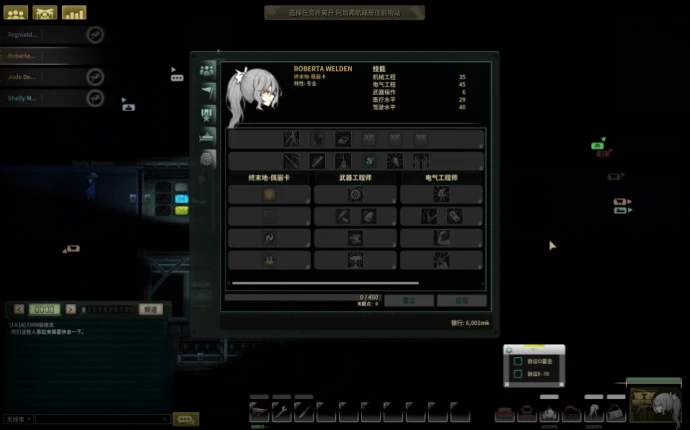Click Roberta Welden's portrait in talent panel
The image size is (690, 430).
point(256,96)
